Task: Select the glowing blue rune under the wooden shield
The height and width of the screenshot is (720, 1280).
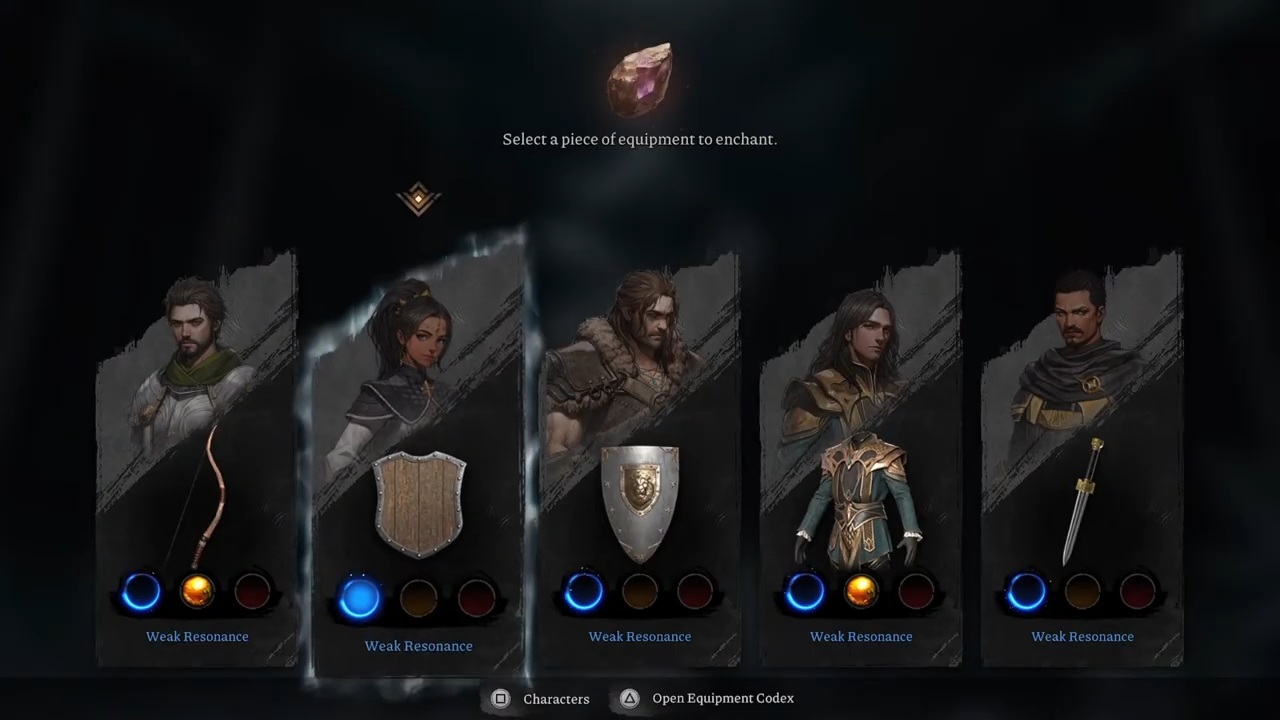Action: pos(360,598)
